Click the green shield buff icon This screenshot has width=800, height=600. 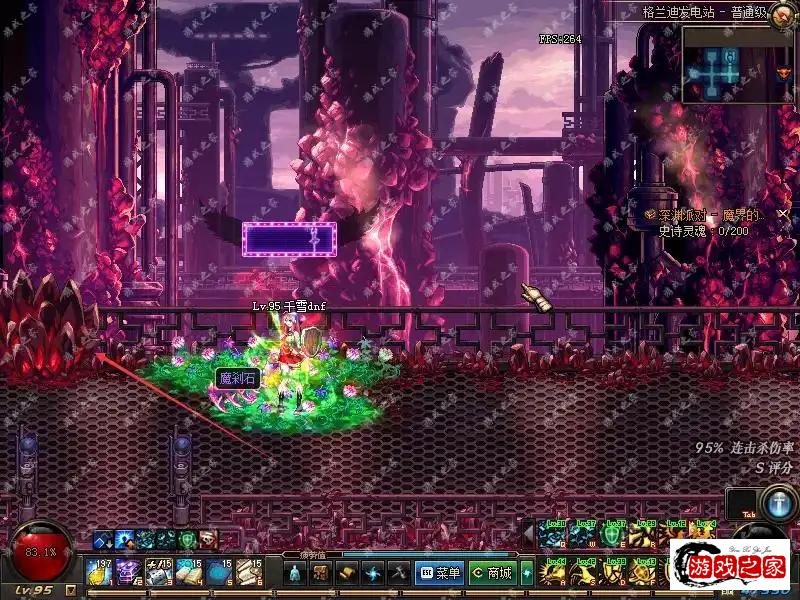pos(187,540)
